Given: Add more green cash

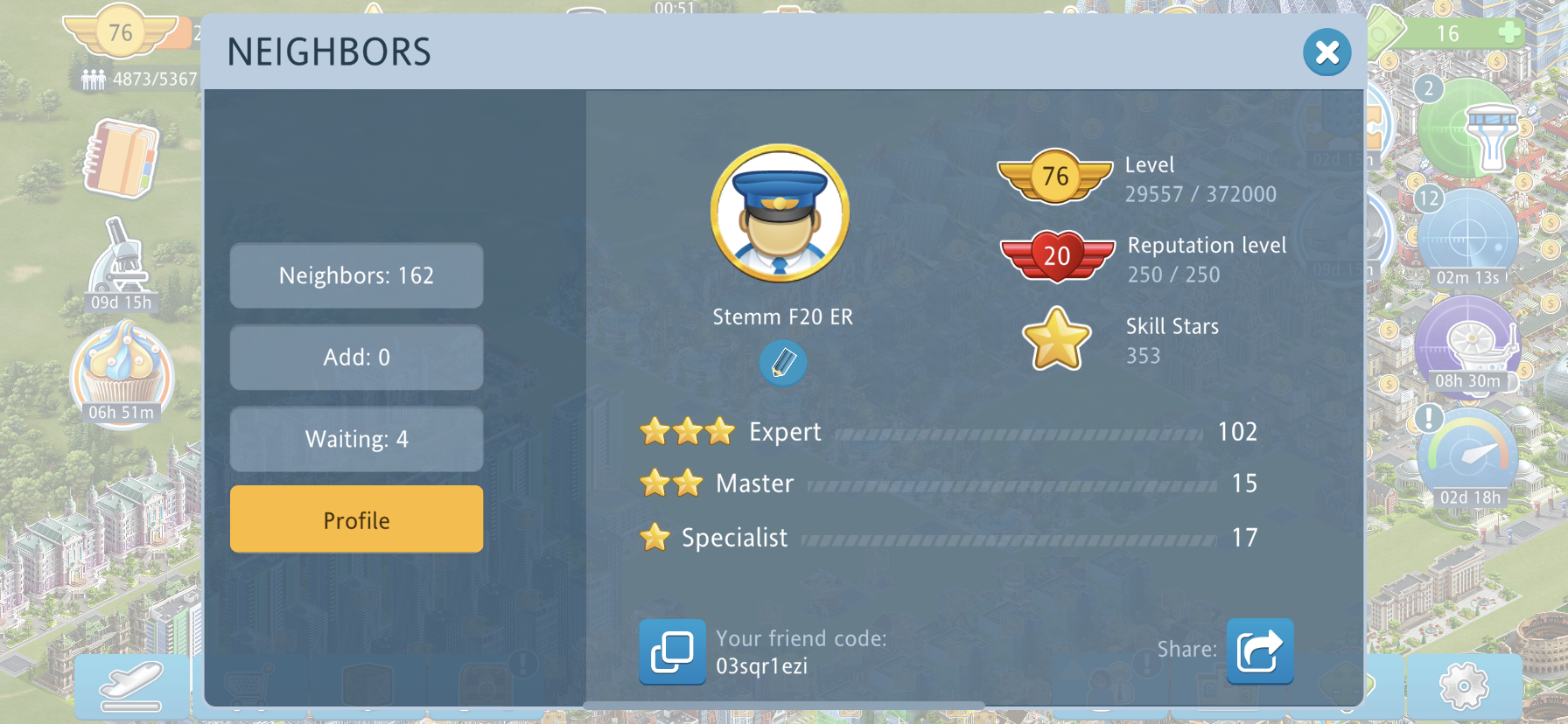Looking at the screenshot, I should click(x=1508, y=33).
